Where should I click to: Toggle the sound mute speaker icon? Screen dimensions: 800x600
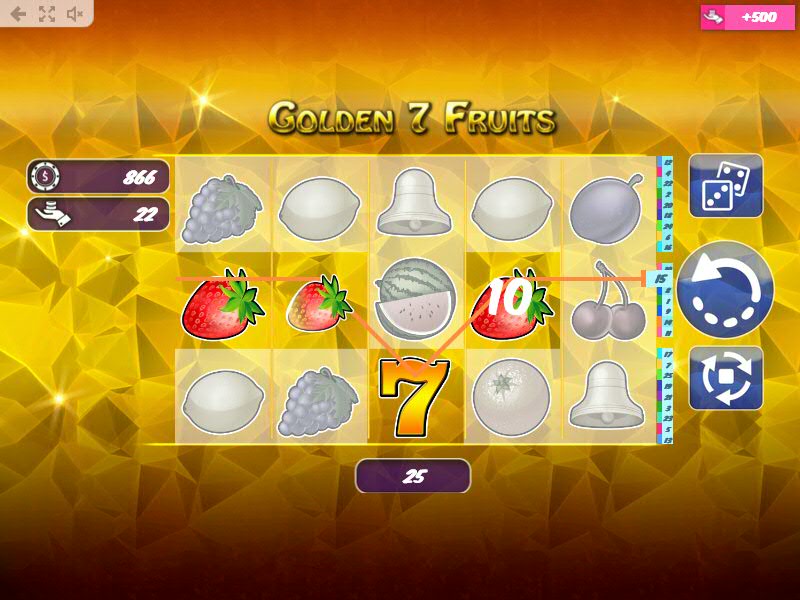[75, 14]
